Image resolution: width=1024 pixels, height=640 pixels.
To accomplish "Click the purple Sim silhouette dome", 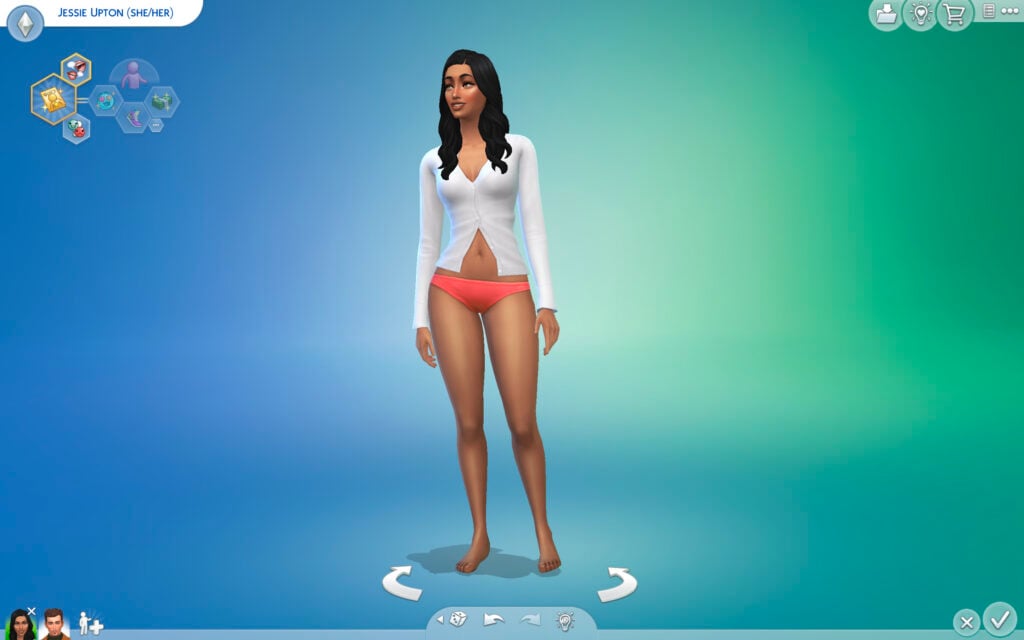I will [x=133, y=74].
